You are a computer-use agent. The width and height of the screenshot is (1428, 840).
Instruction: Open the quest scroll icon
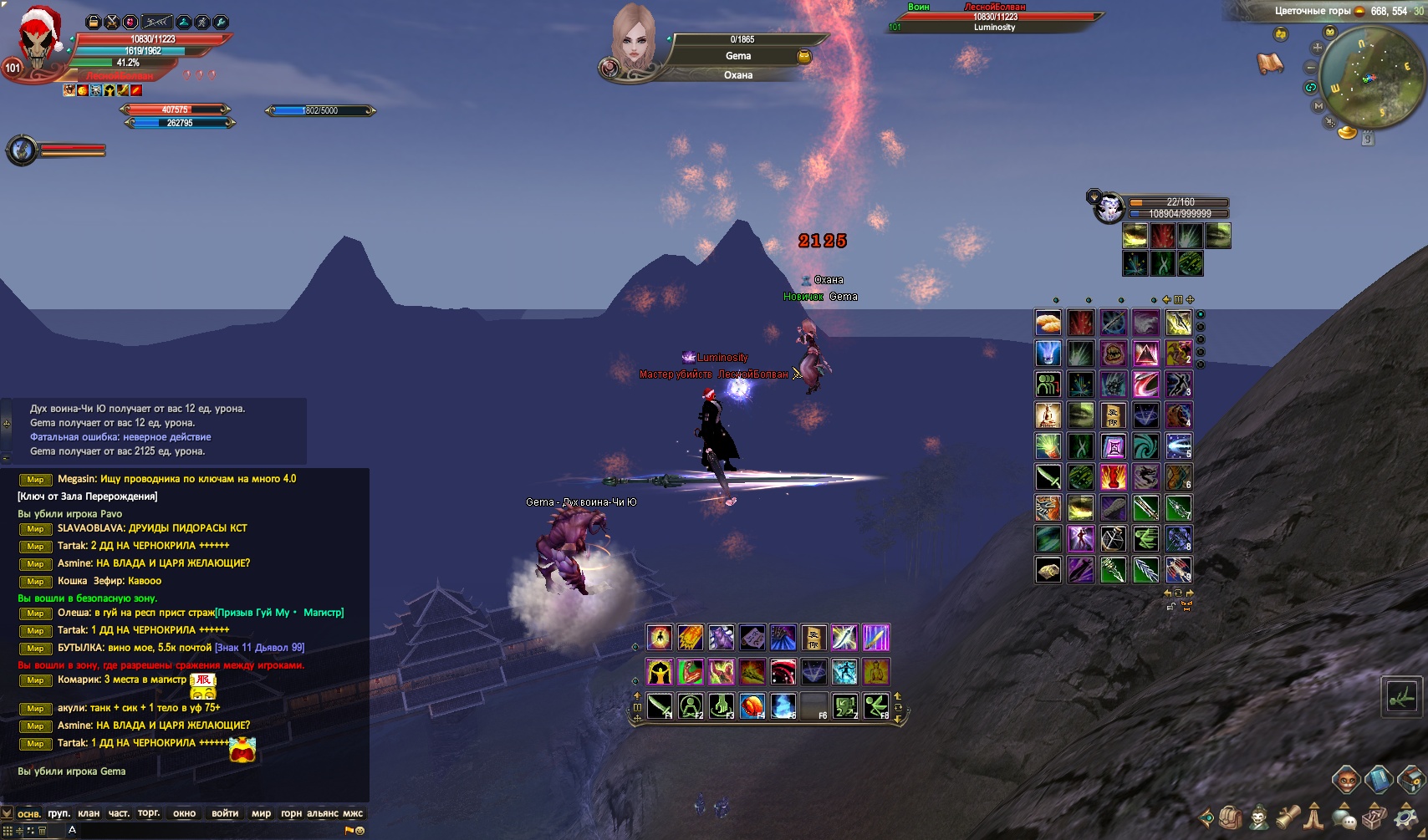(1288, 817)
